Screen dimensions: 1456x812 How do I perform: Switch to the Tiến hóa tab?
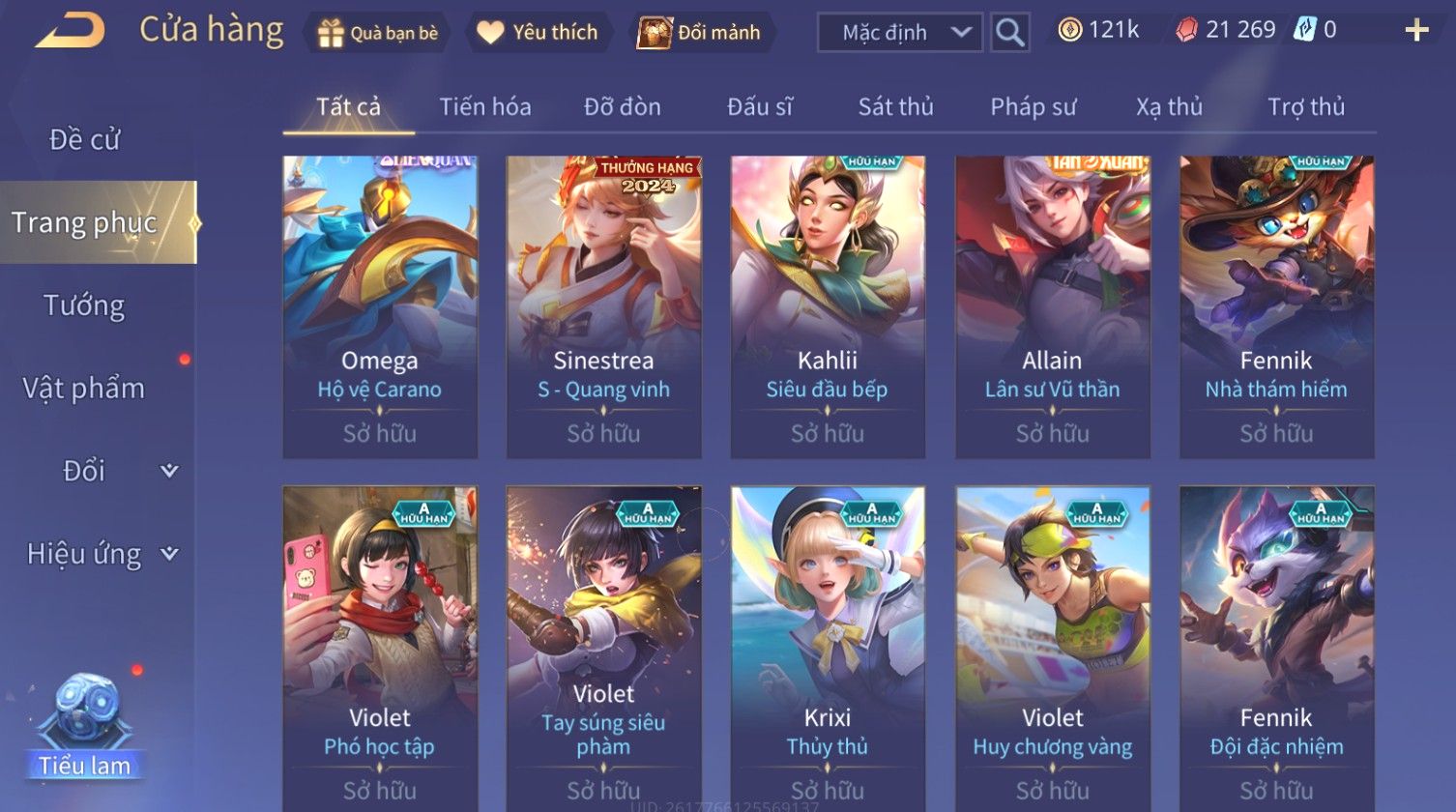pos(485,107)
